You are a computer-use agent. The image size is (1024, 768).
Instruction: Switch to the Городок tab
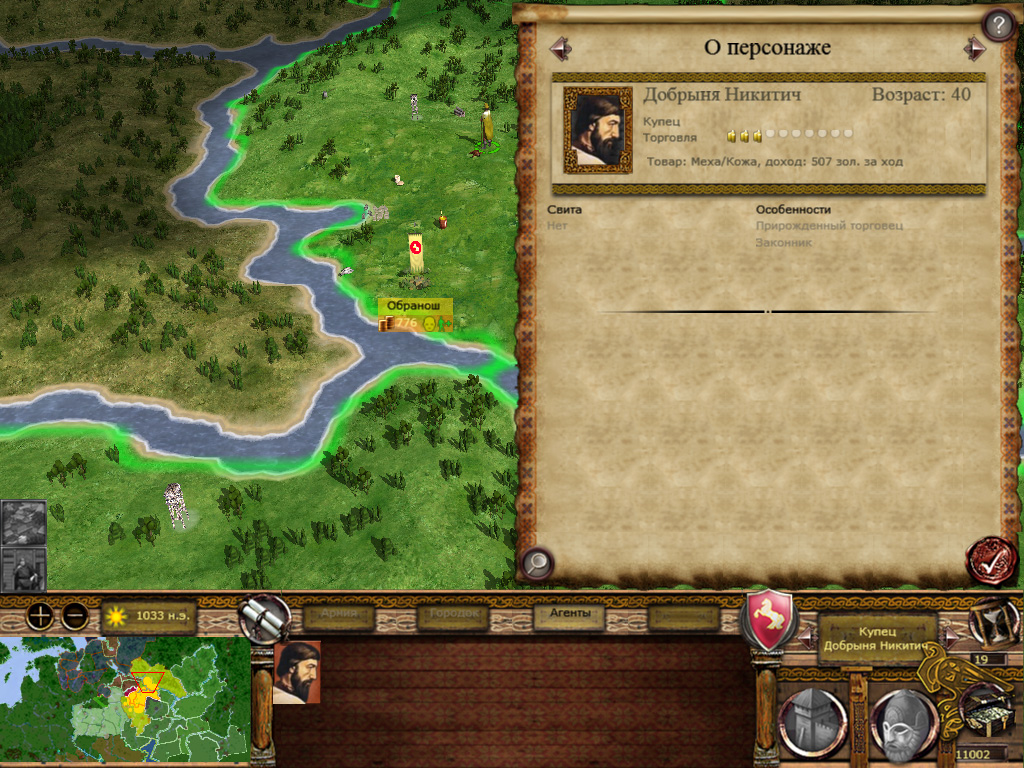[x=454, y=617]
